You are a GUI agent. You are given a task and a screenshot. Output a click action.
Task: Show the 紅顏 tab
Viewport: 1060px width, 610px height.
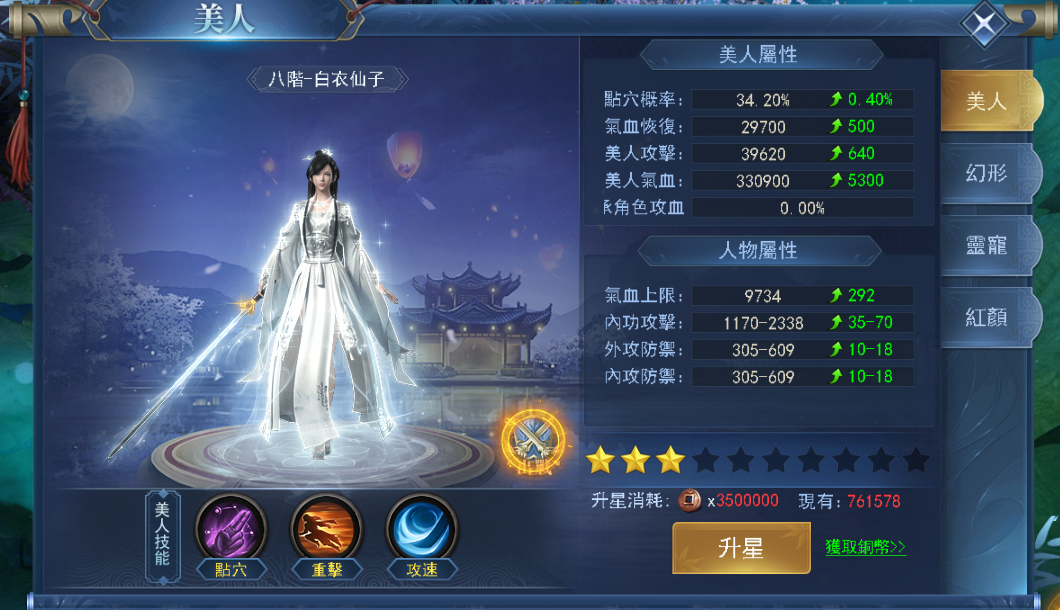pyautogui.click(x=984, y=317)
